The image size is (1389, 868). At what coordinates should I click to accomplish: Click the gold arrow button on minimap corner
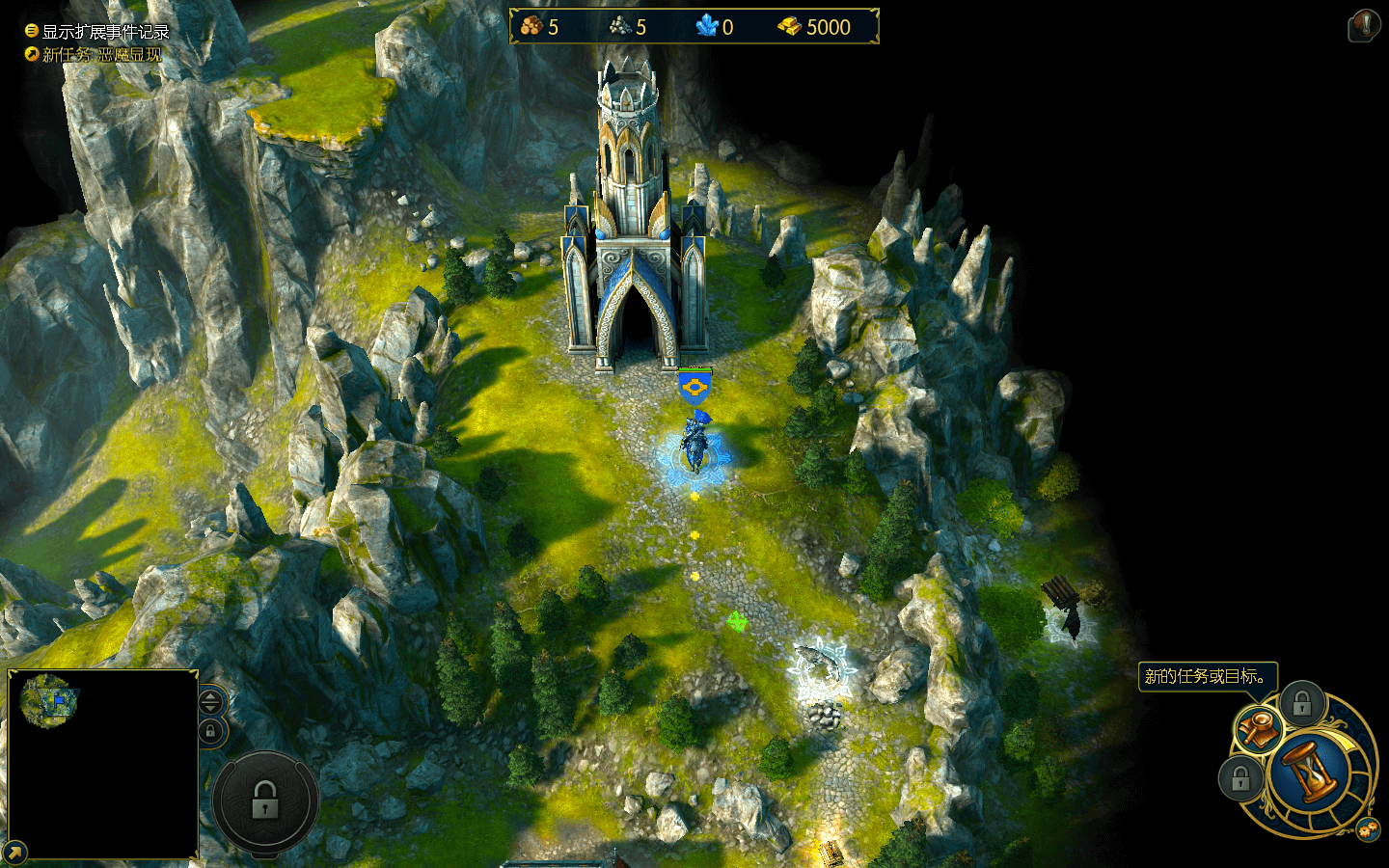coord(14,853)
